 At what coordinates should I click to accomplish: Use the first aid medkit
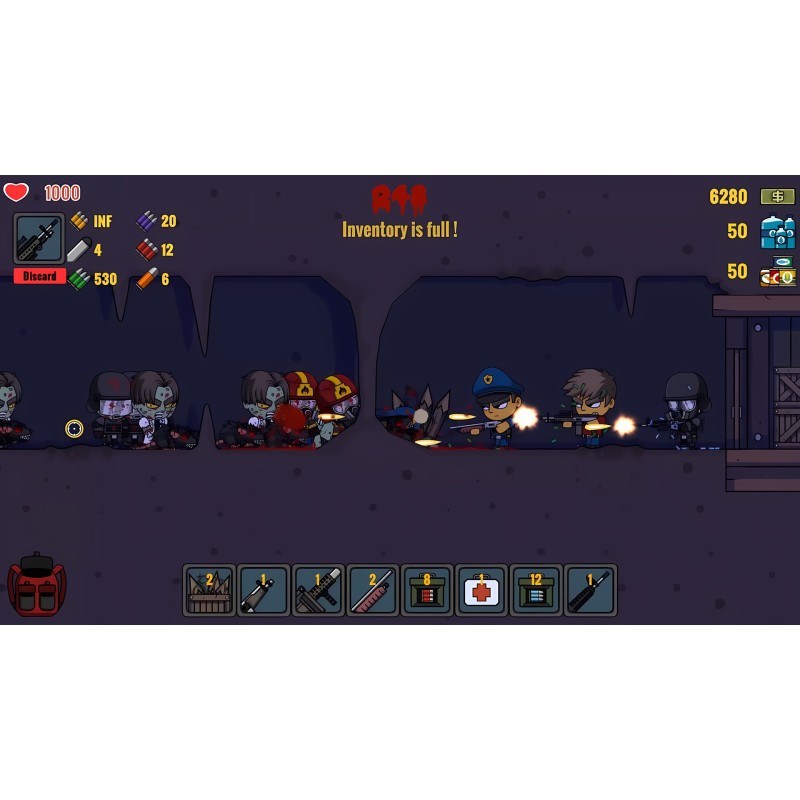480,590
